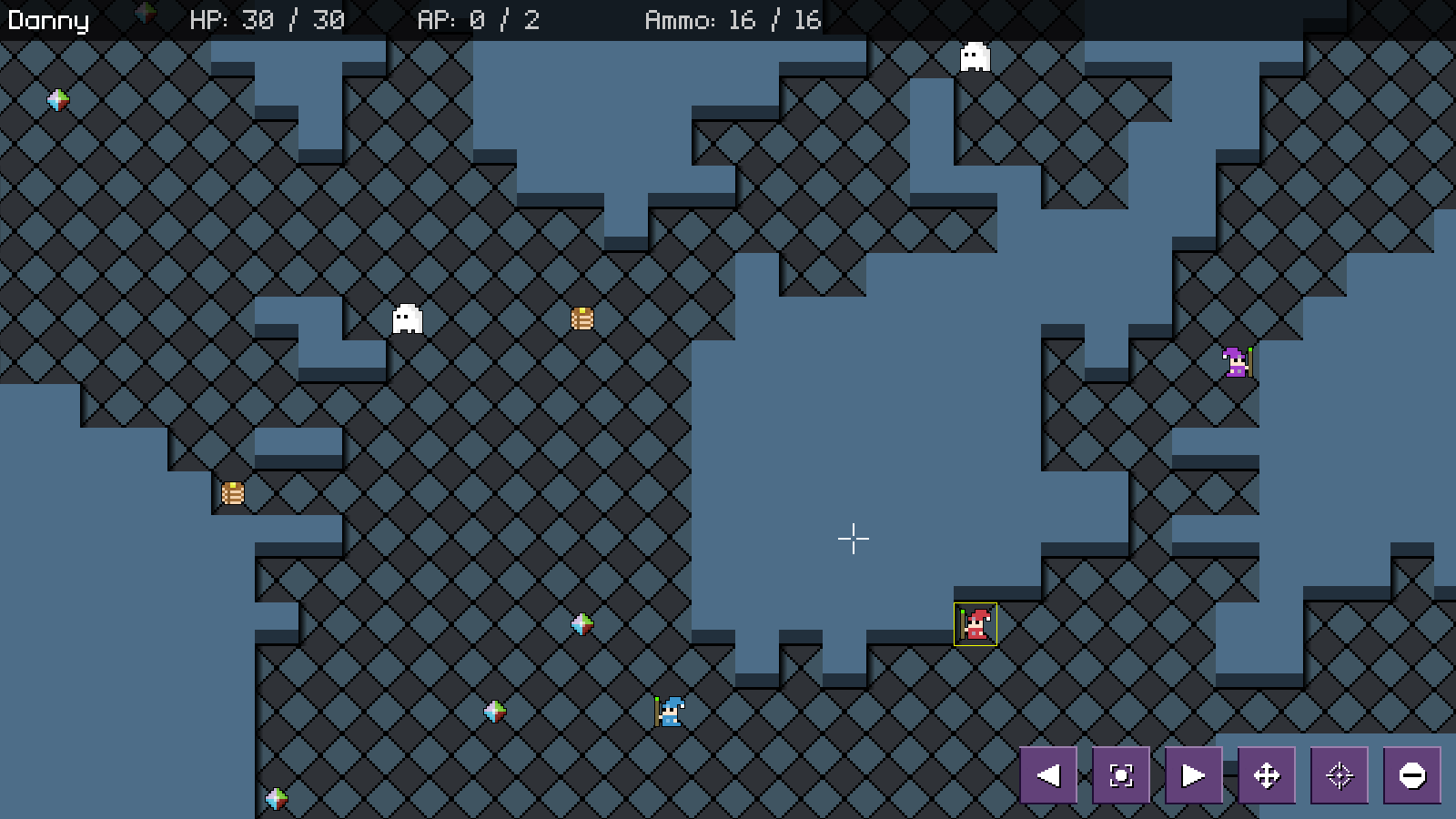Click the right arrow next-unit button

[1194, 775]
